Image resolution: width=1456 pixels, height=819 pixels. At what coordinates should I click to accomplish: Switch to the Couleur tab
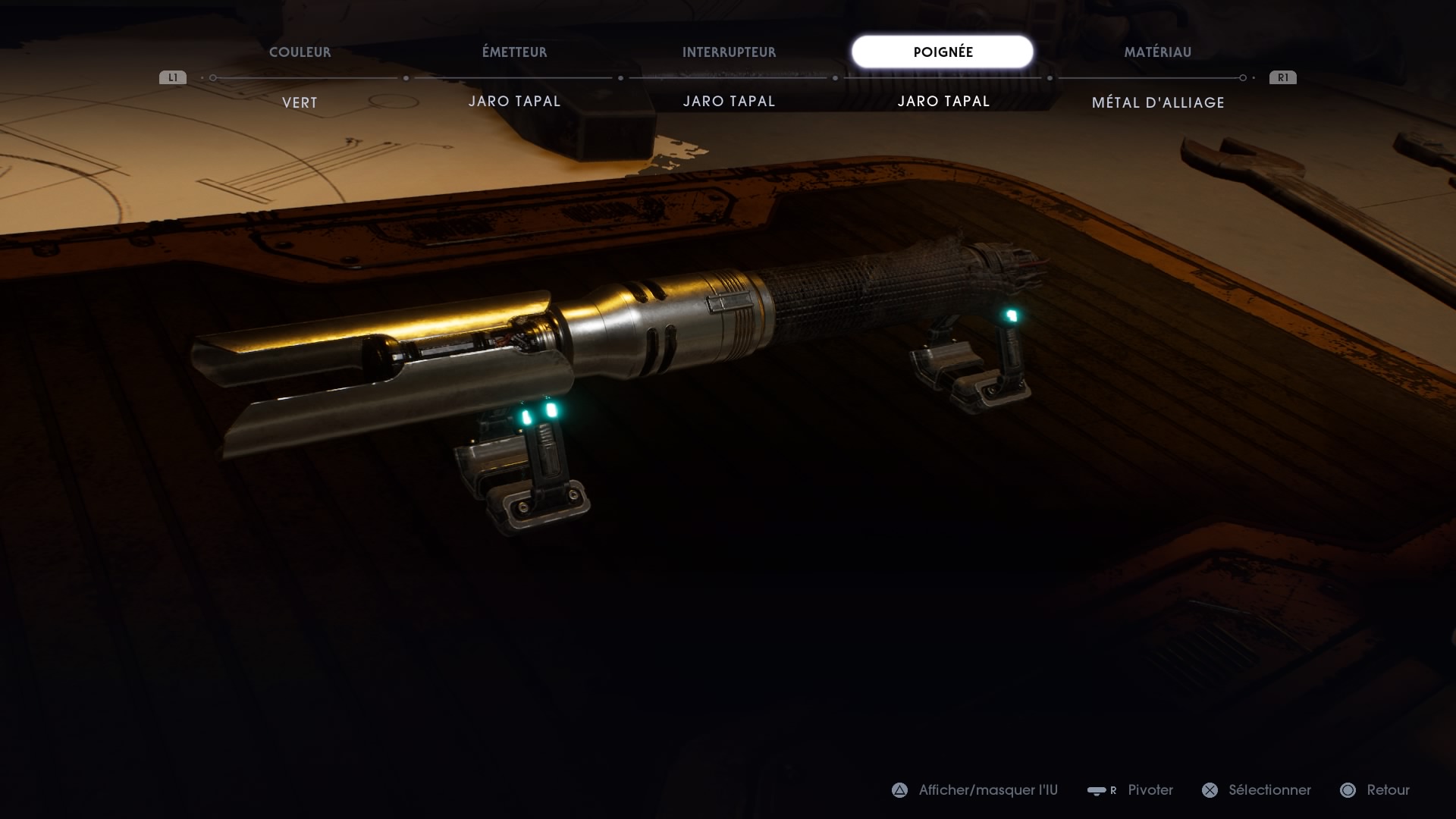pyautogui.click(x=300, y=52)
